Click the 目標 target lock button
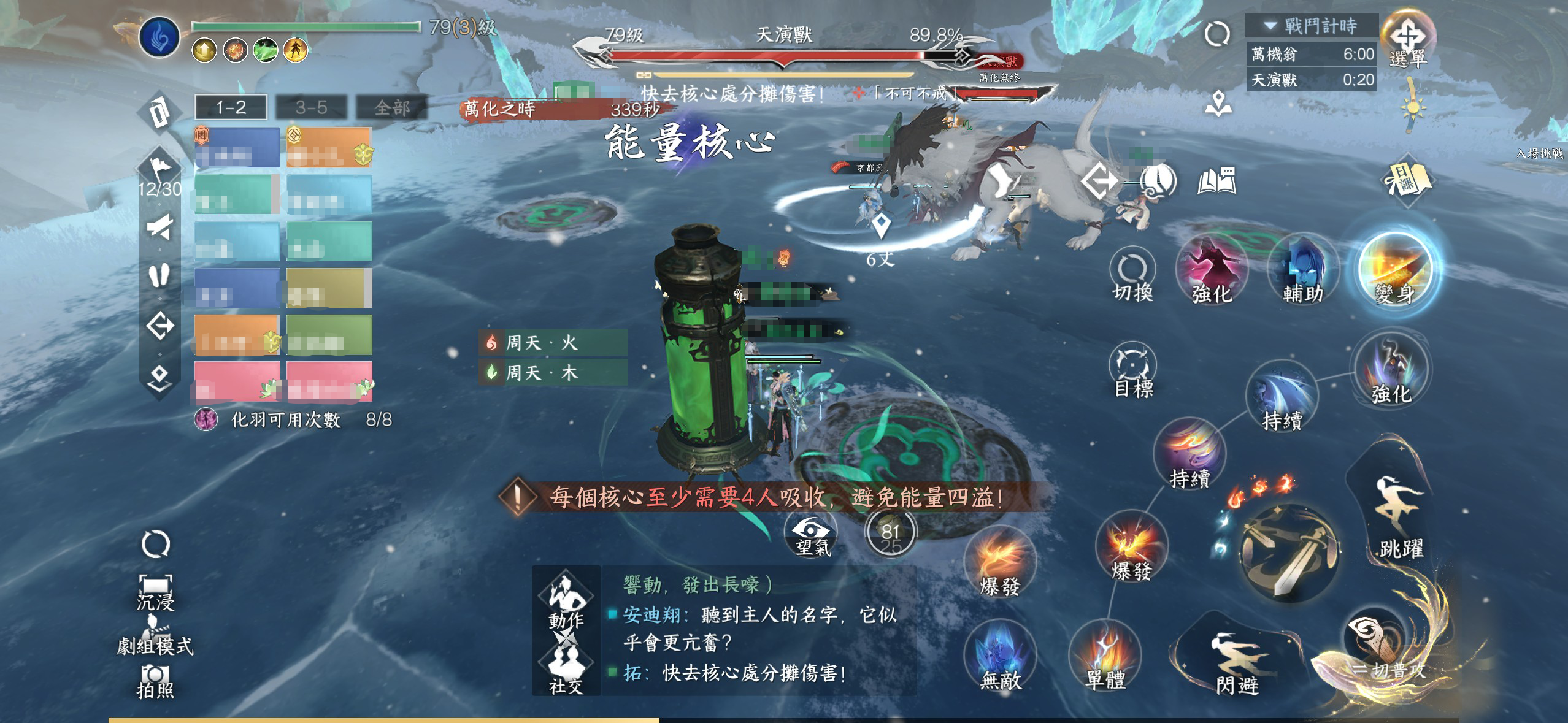This screenshot has height=723, width=1568. (1132, 370)
